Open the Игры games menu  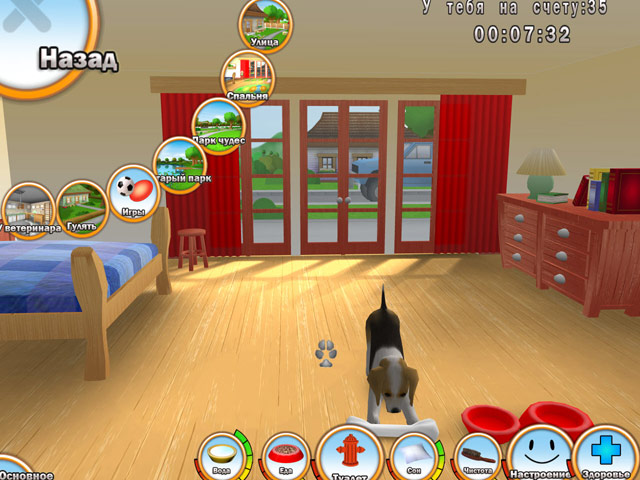133,192
